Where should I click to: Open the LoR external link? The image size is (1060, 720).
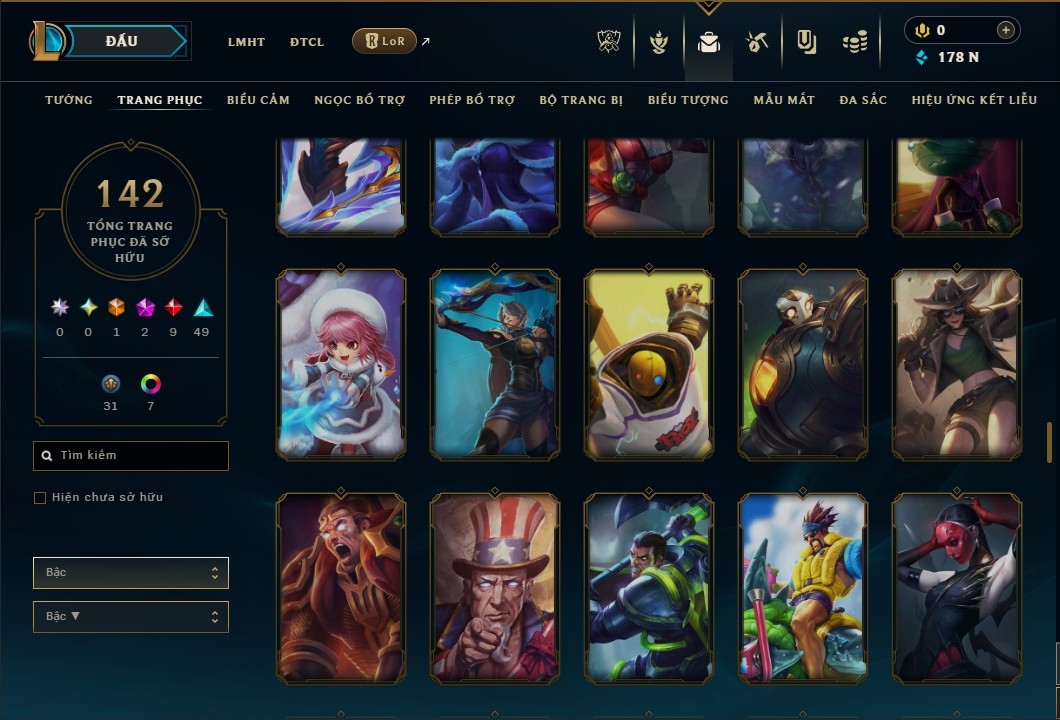tap(385, 41)
